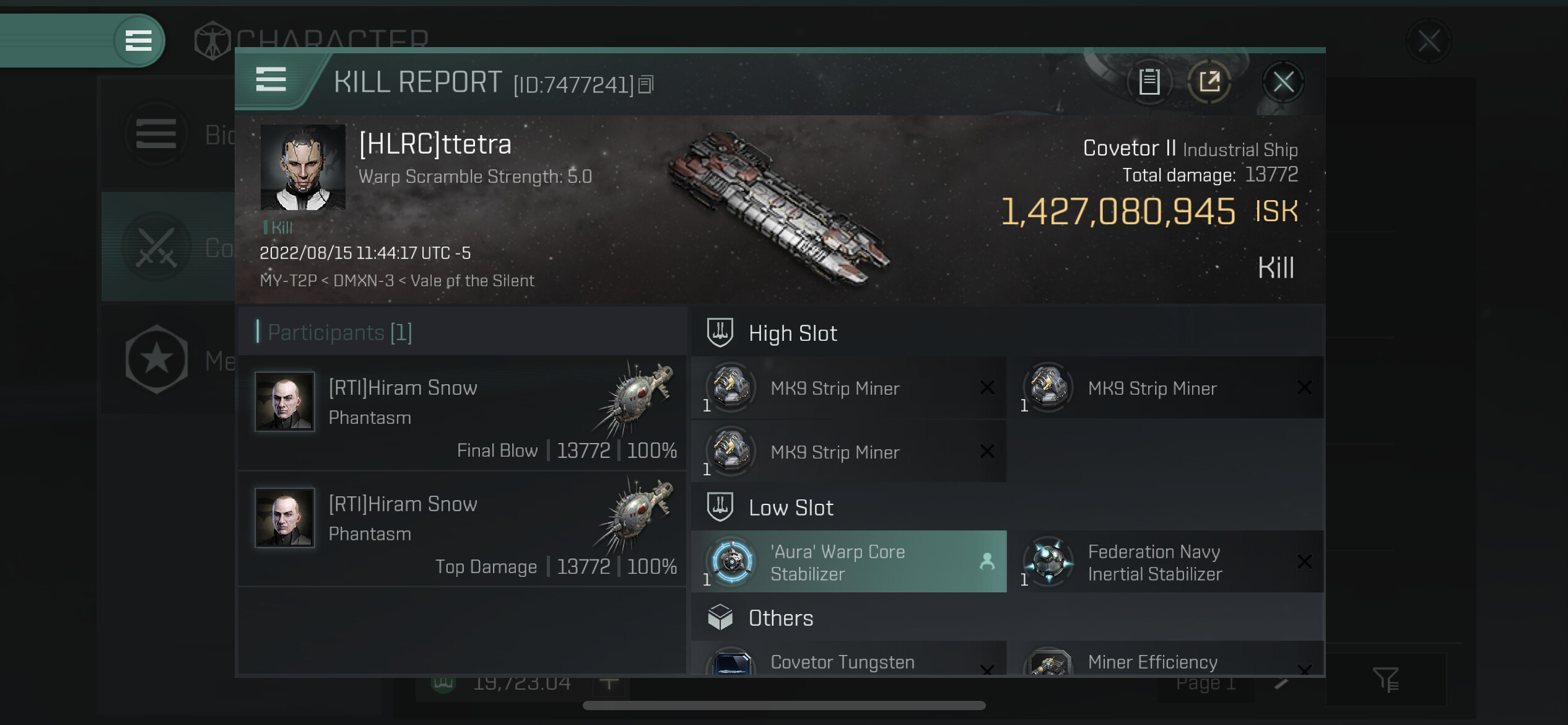Select the 'Aura' Warp Core Stabilizer item
Image resolution: width=1568 pixels, height=725 pixels.
848,562
